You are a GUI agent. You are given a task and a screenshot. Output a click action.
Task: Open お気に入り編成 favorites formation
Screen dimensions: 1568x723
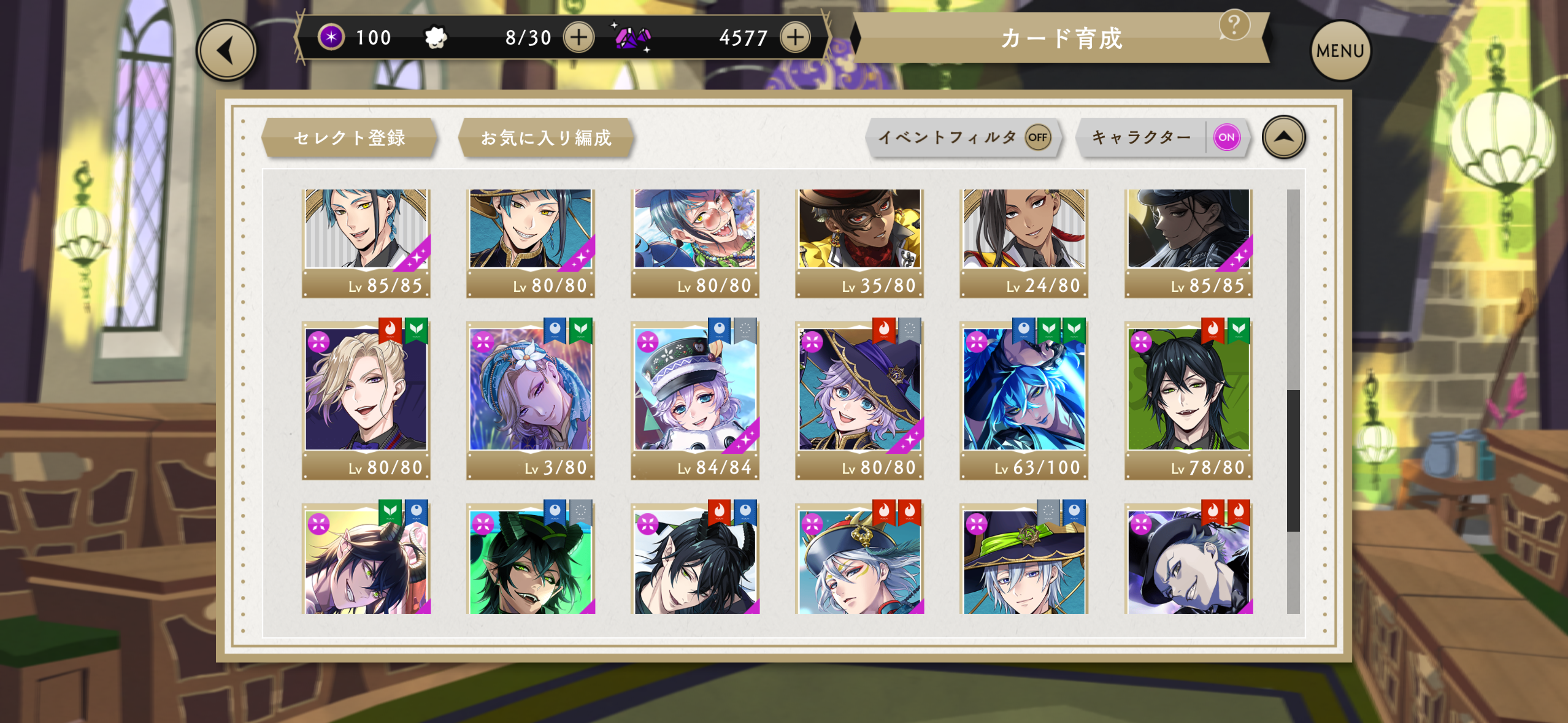click(x=545, y=137)
